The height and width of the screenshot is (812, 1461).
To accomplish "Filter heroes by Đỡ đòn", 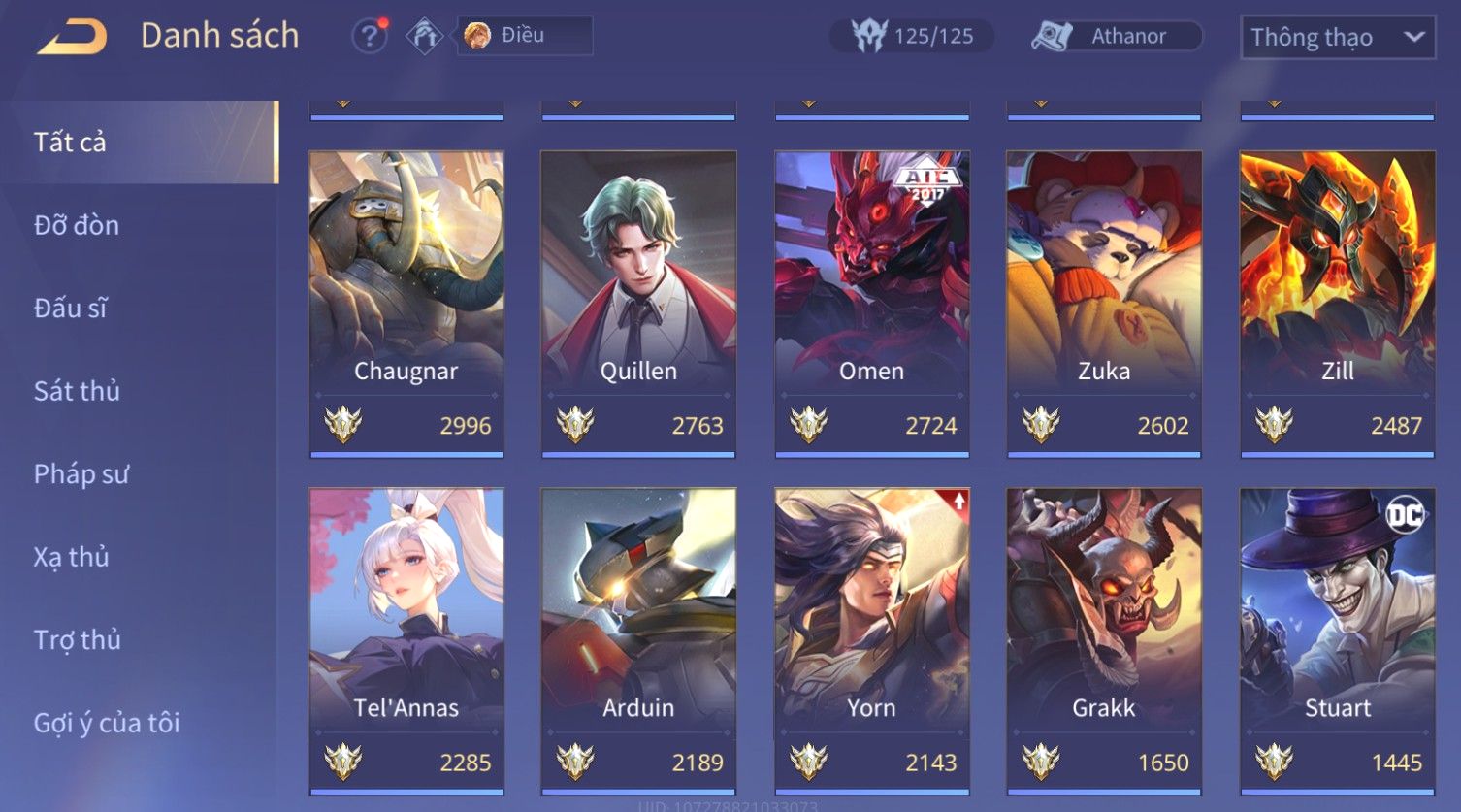I will tap(77, 225).
